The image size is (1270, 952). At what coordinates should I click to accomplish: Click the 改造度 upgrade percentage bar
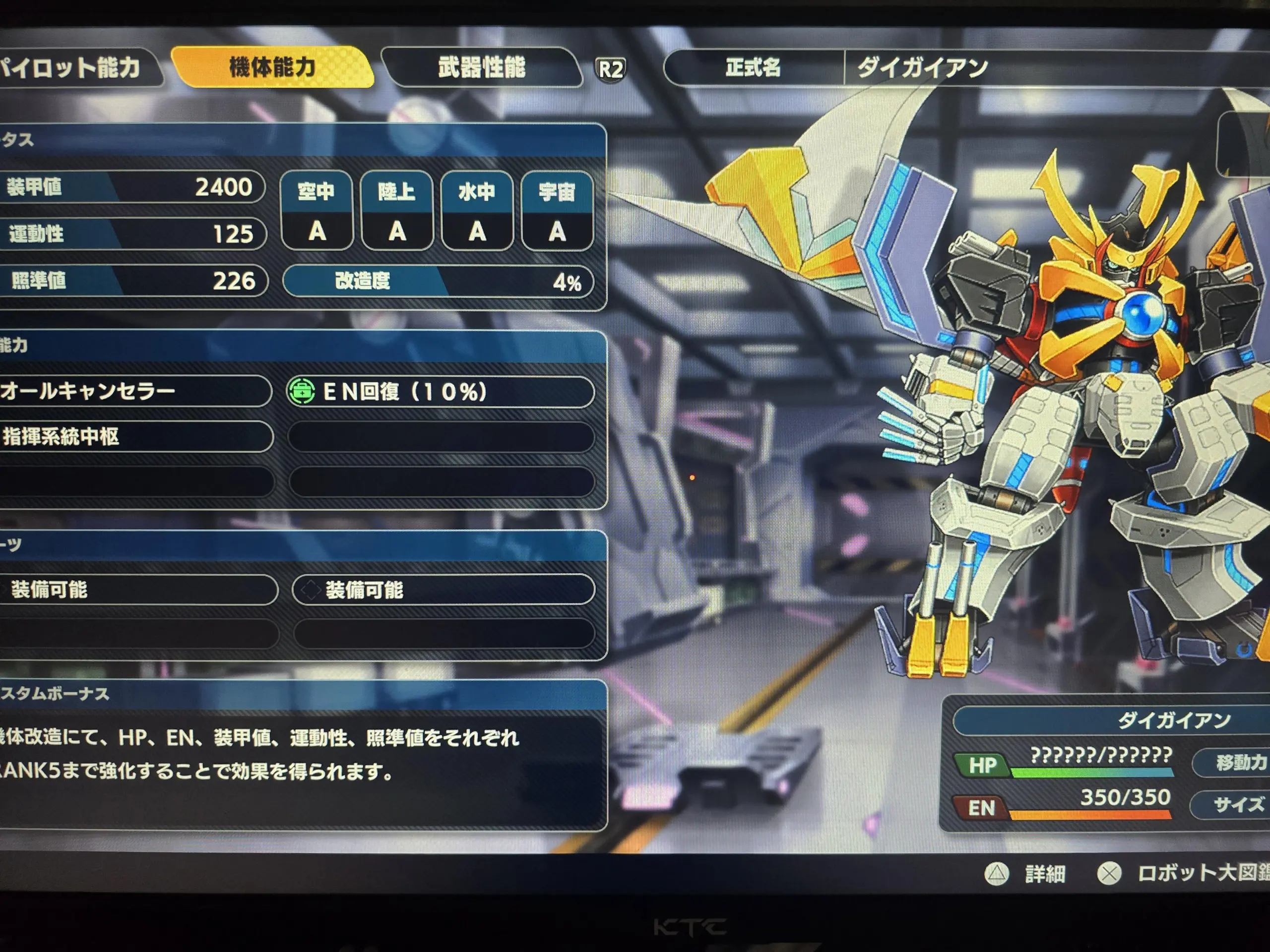tap(439, 281)
